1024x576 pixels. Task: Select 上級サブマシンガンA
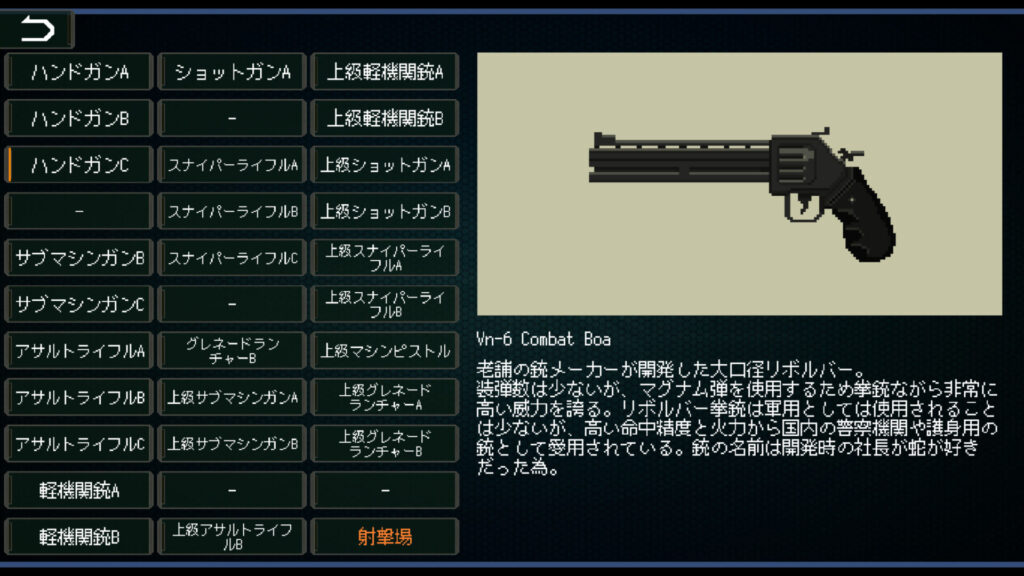(x=232, y=398)
